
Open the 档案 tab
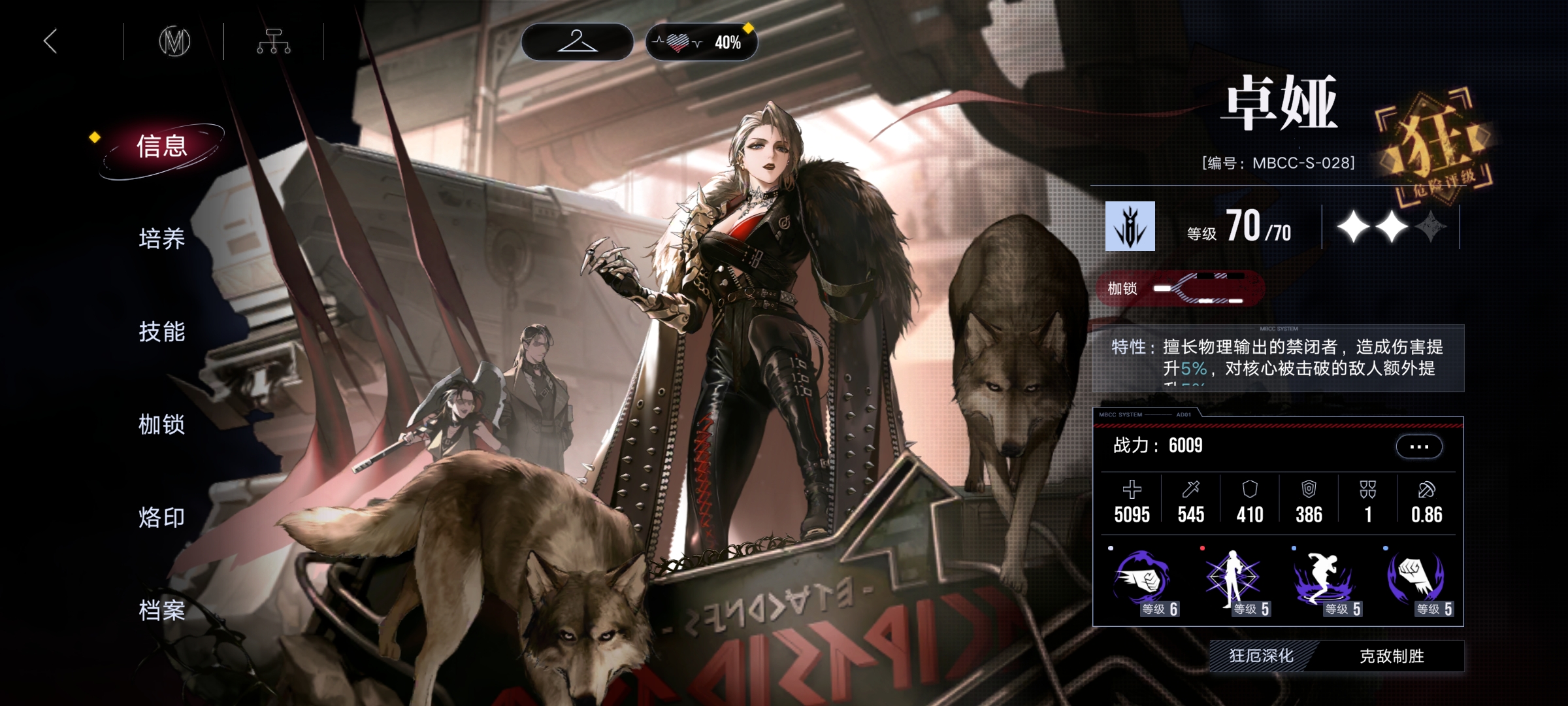point(162,611)
